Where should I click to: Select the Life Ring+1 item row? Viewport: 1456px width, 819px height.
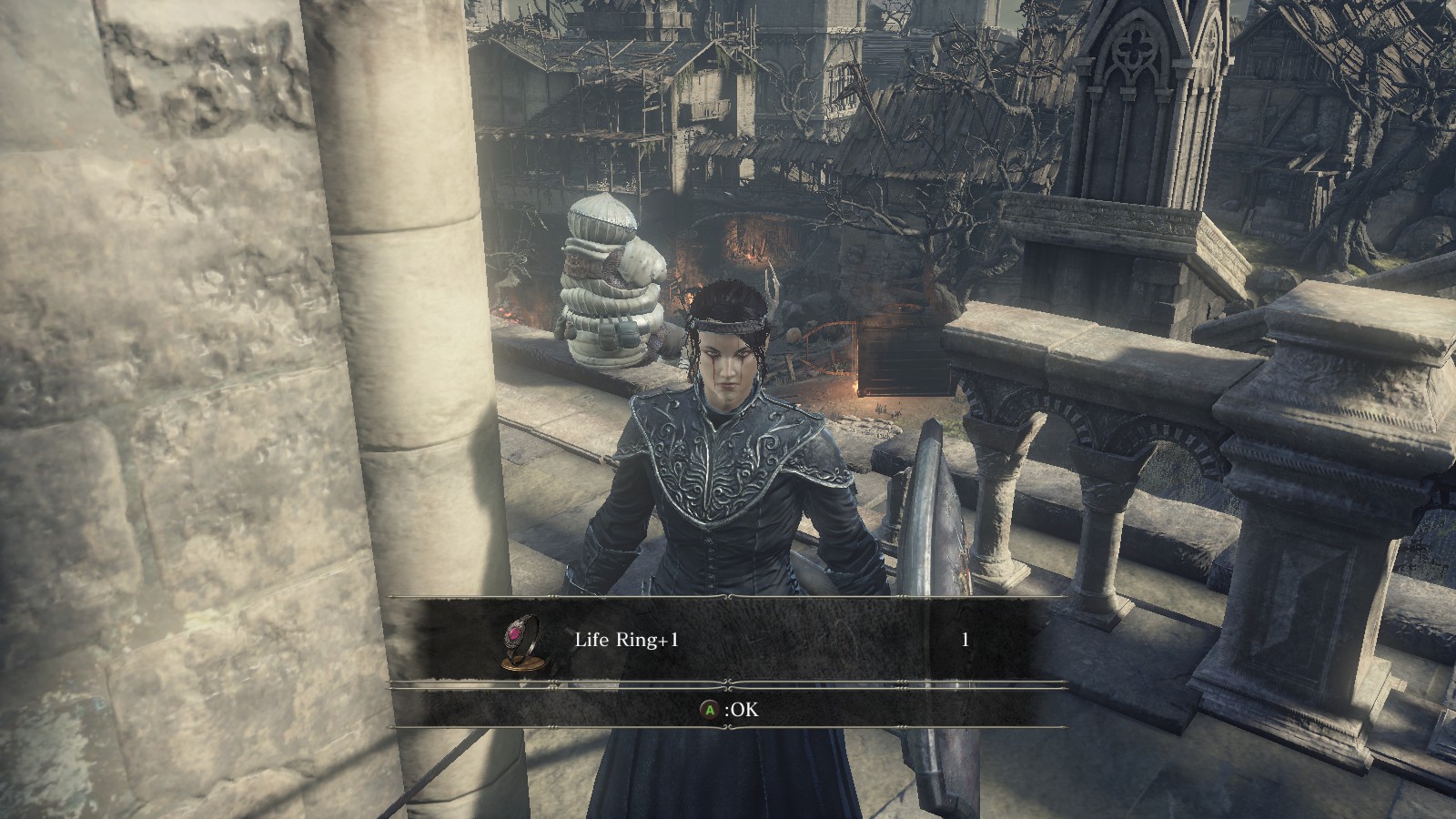[728, 641]
